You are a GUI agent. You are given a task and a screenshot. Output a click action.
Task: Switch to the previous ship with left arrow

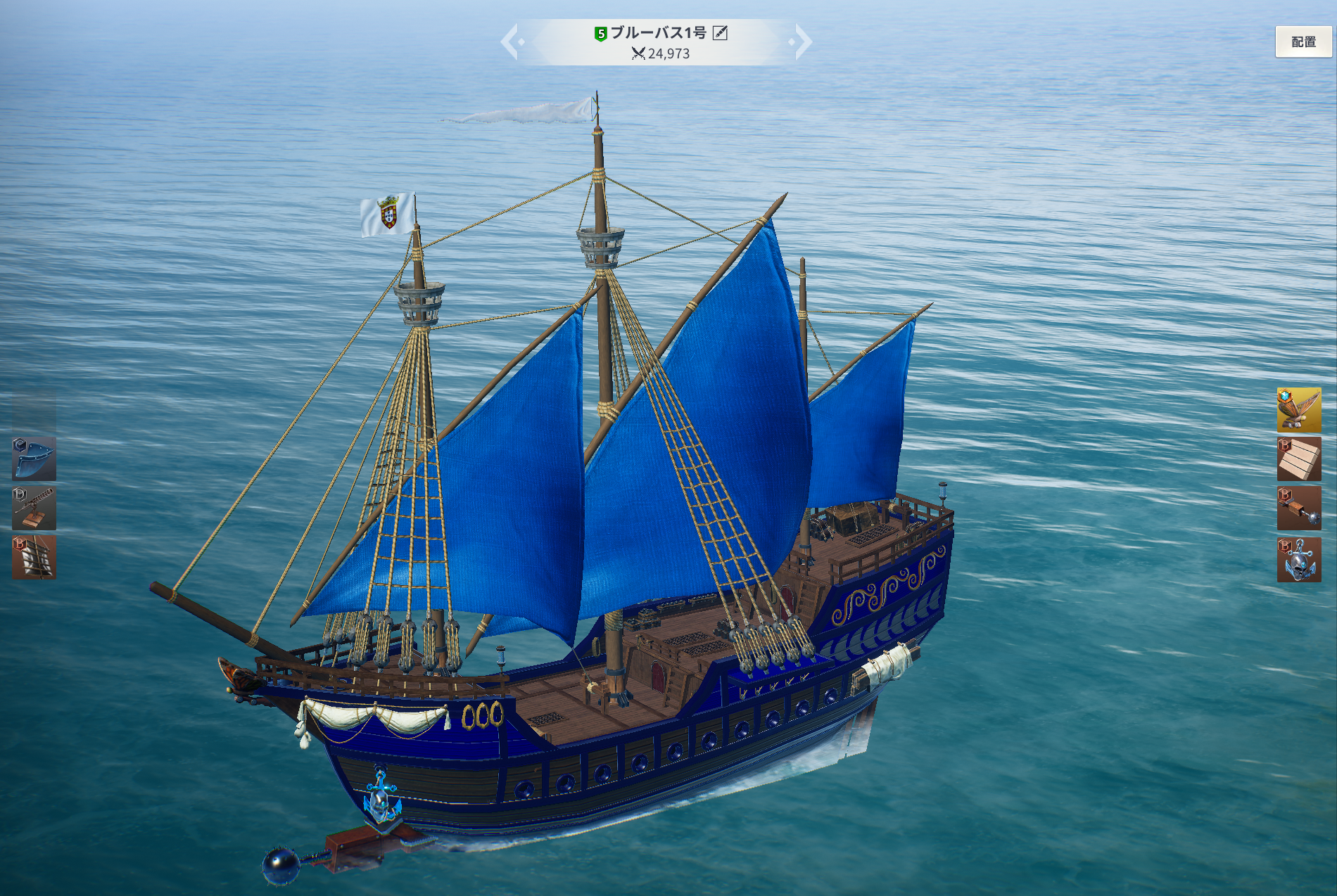[511, 42]
